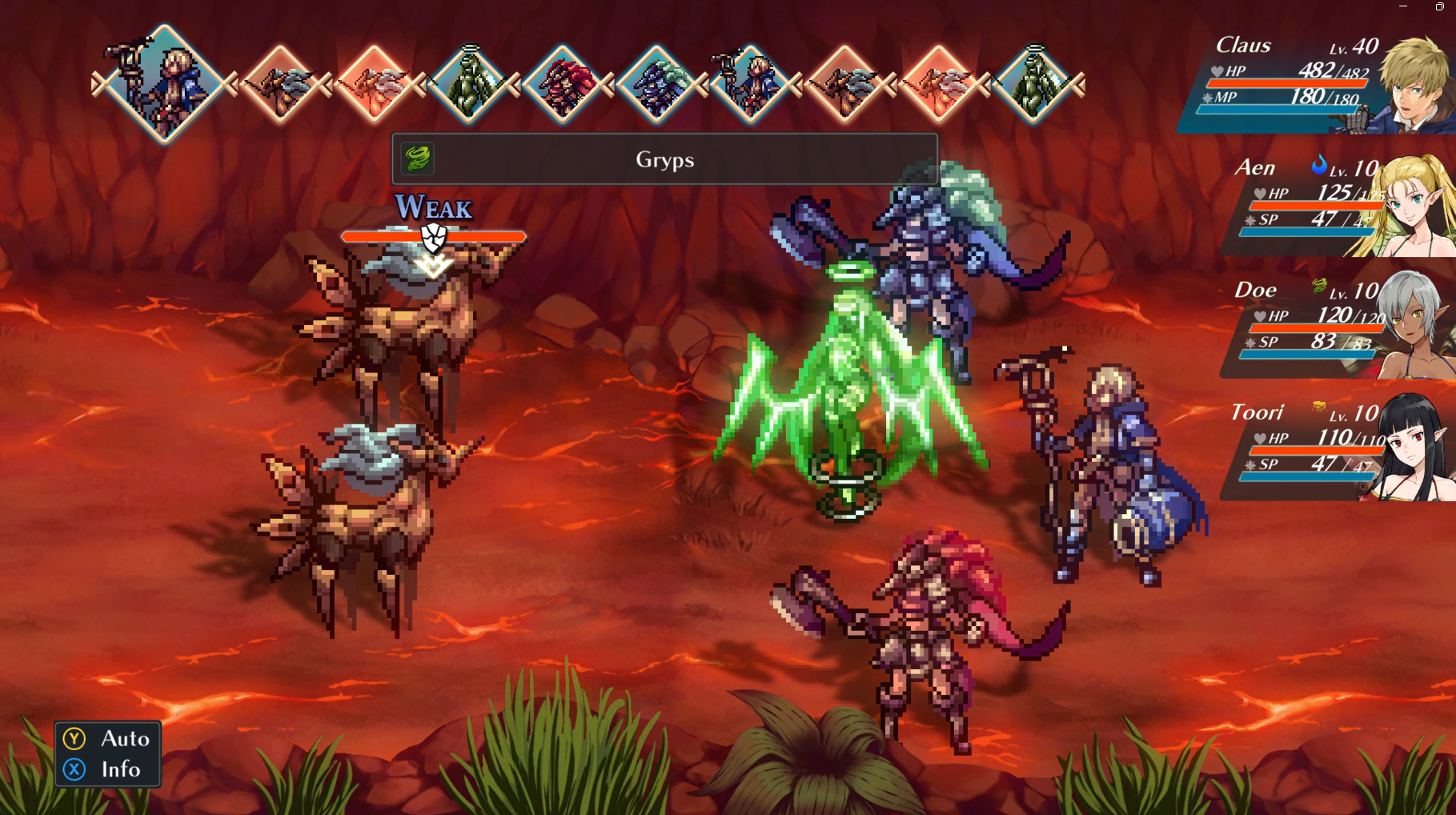Toggle Auto battle mode
This screenshot has height=815, width=1456.
[x=107, y=738]
